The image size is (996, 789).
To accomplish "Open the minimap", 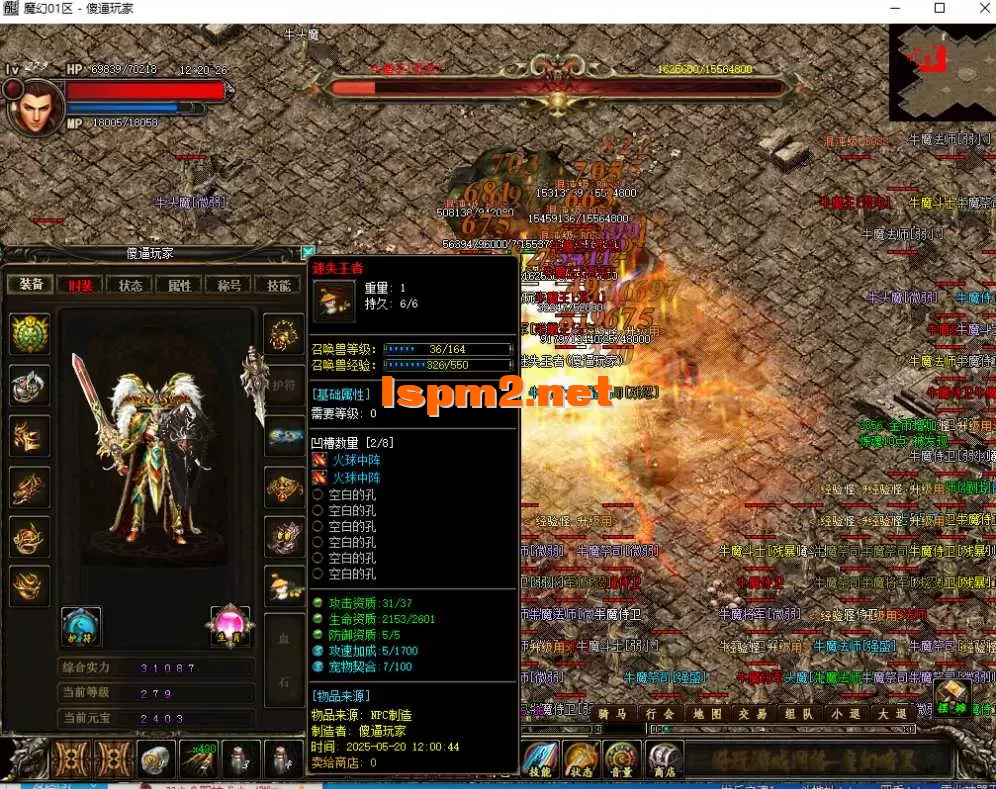I will 941,72.
